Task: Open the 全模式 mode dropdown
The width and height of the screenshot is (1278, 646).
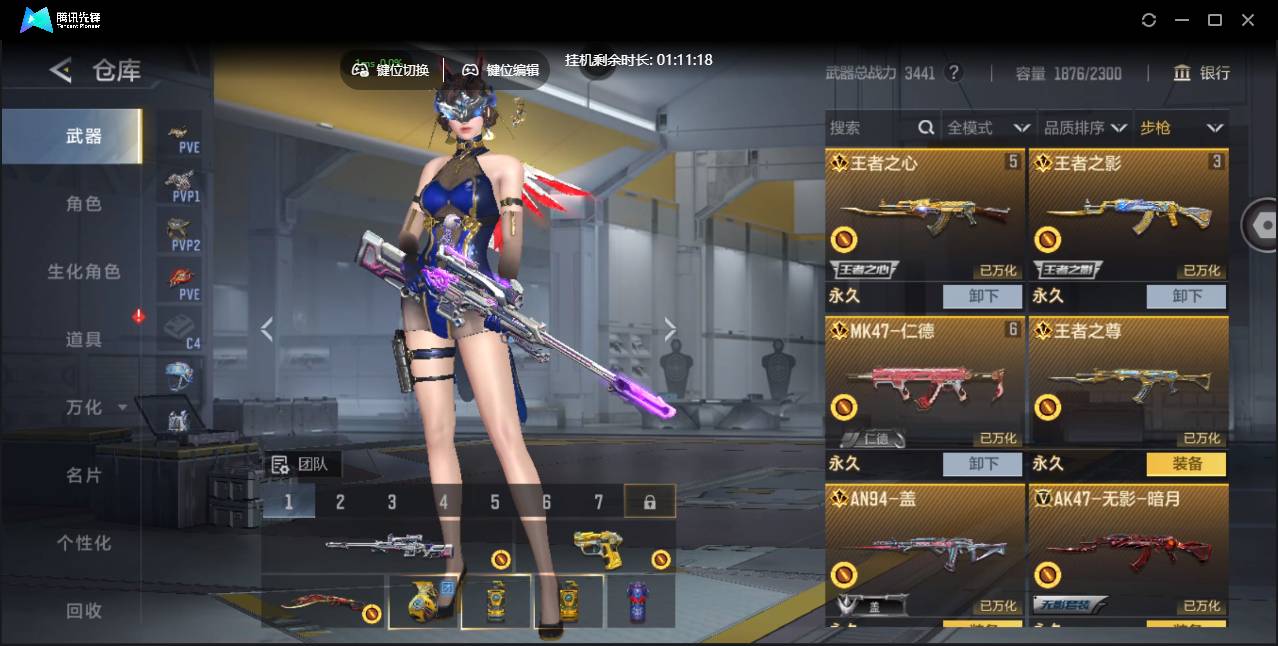Action: [987, 128]
